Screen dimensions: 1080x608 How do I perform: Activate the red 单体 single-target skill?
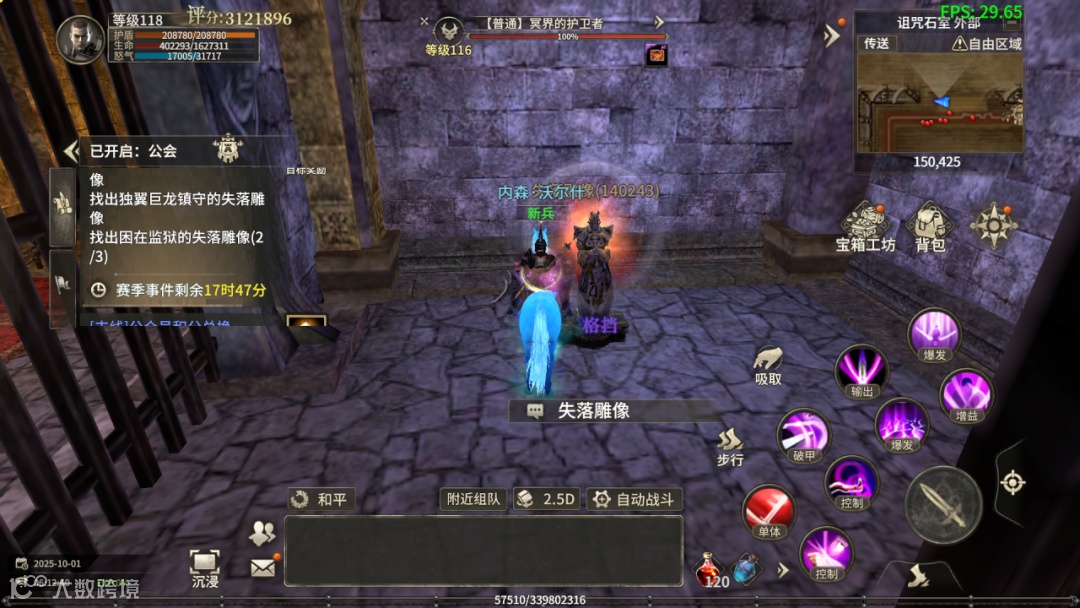pyautogui.click(x=768, y=512)
